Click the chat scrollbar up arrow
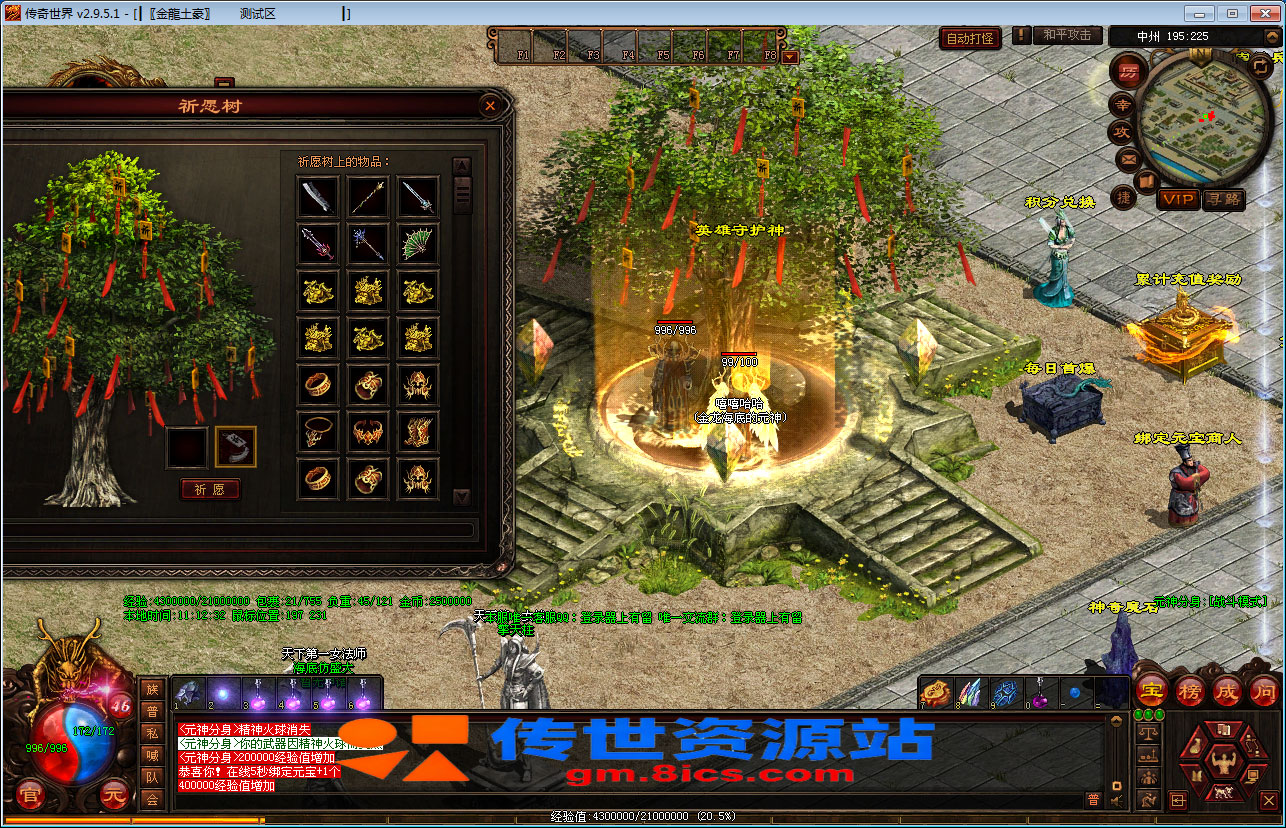 1117,720
